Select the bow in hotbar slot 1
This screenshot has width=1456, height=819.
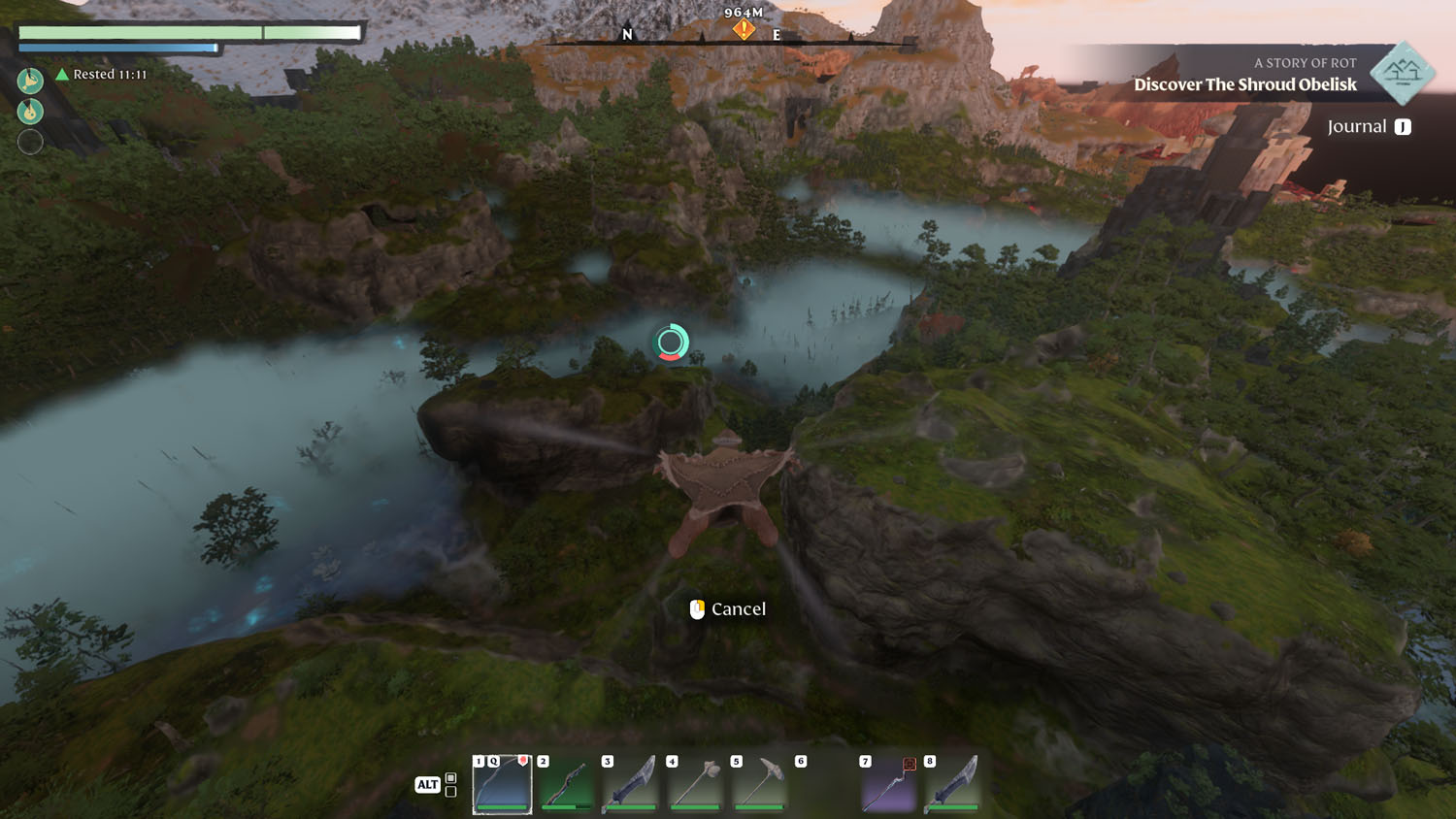pos(502,784)
